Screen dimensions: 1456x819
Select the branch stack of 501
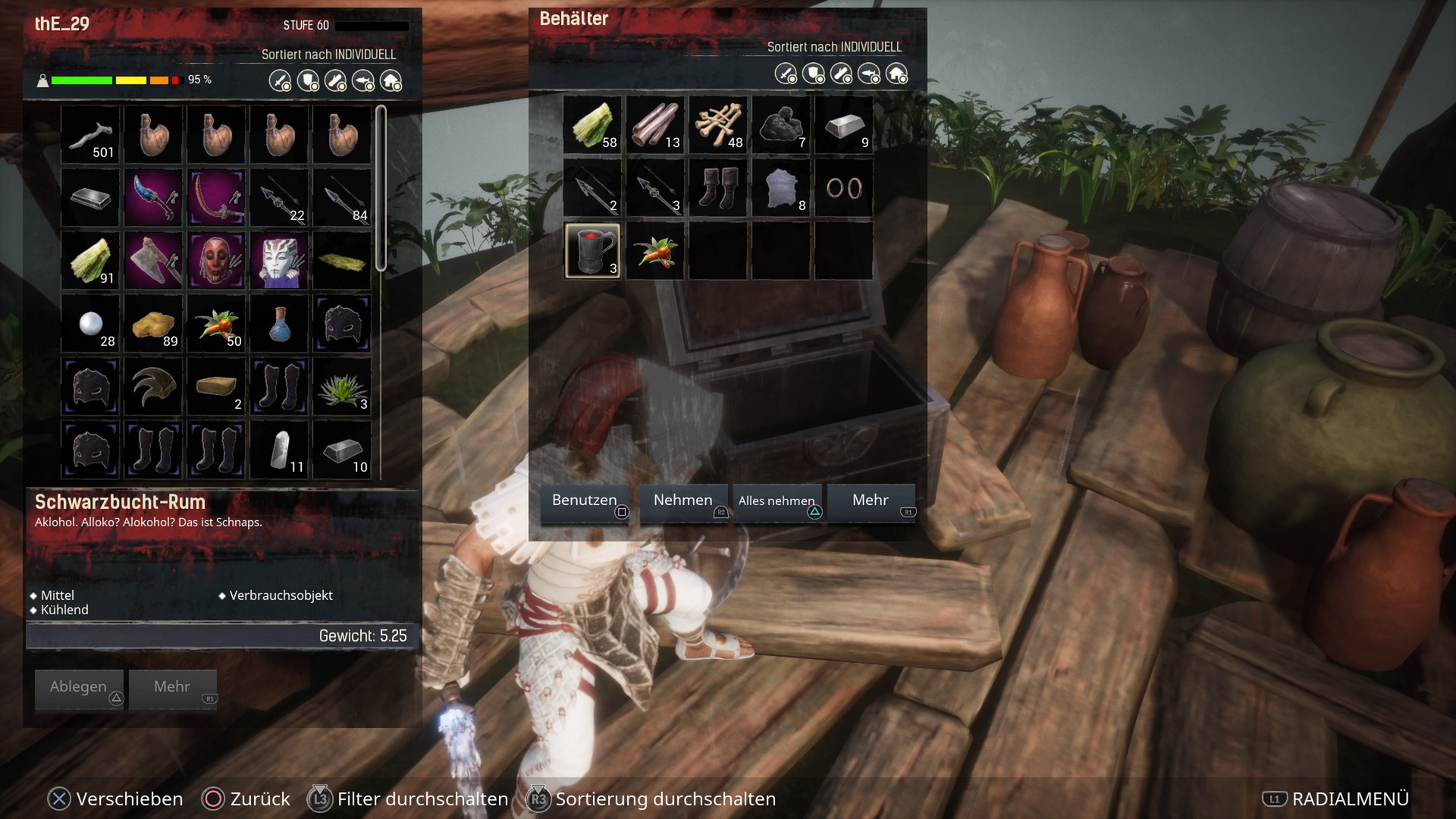tap(91, 135)
